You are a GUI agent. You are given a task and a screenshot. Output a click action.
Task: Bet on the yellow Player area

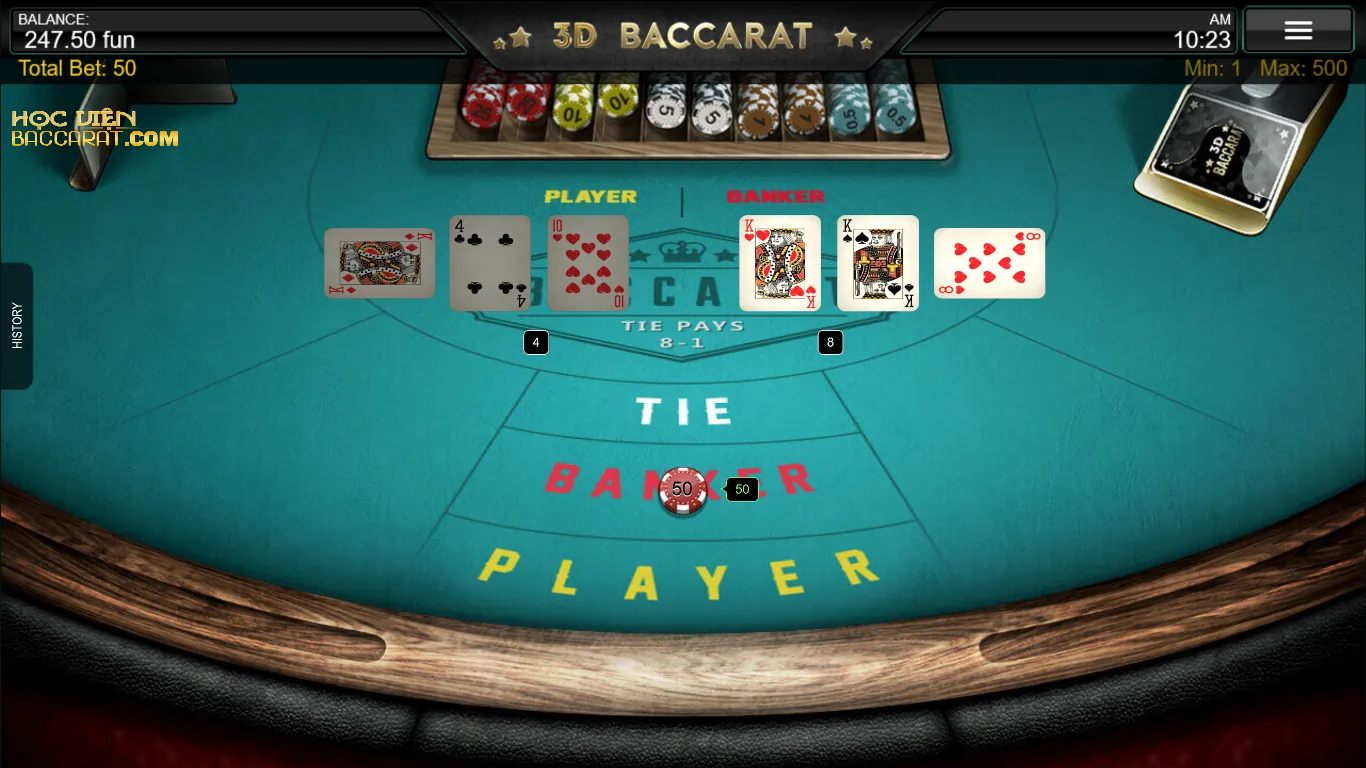(x=680, y=574)
